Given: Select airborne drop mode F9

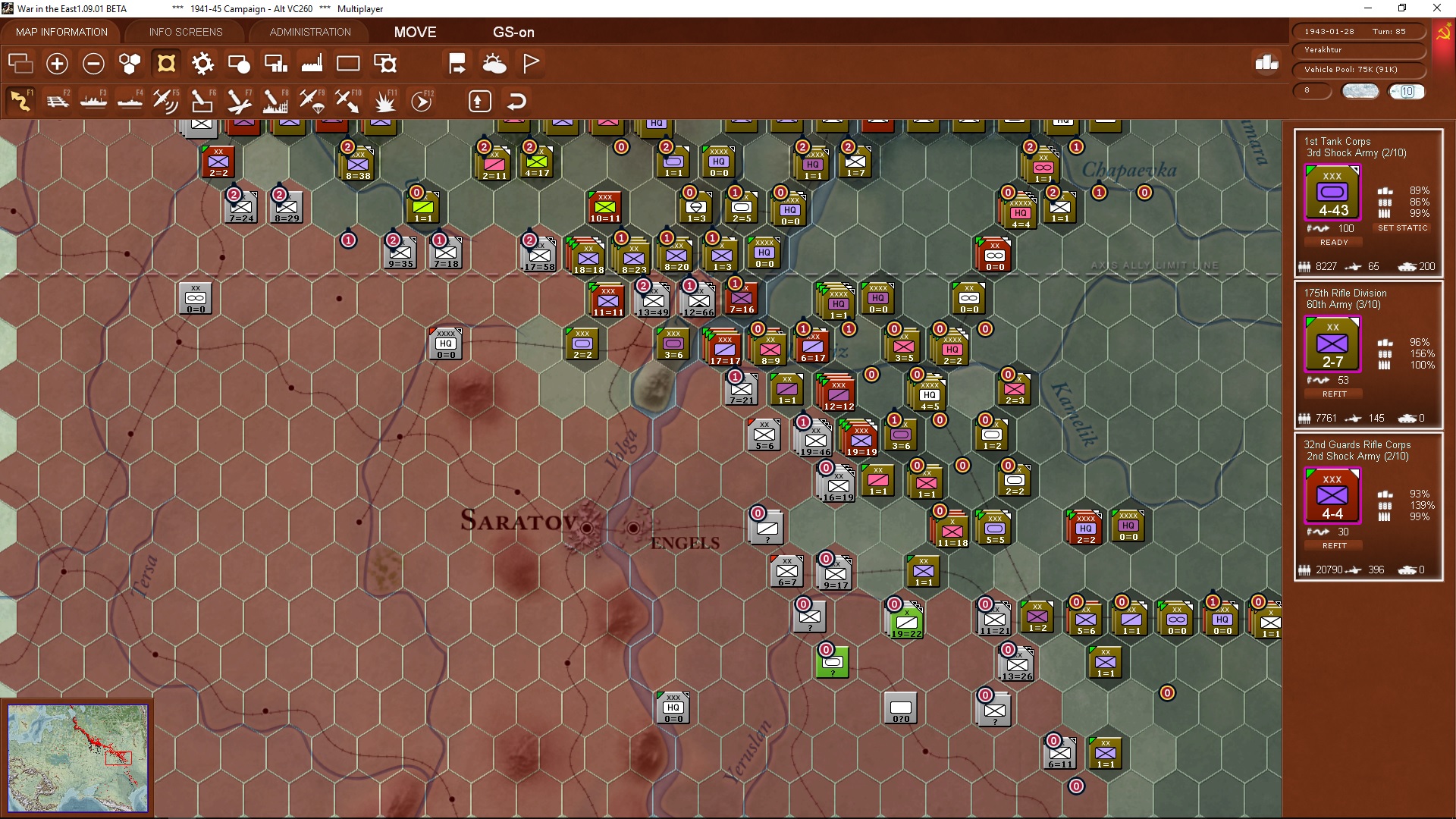Looking at the screenshot, I should pos(311,100).
